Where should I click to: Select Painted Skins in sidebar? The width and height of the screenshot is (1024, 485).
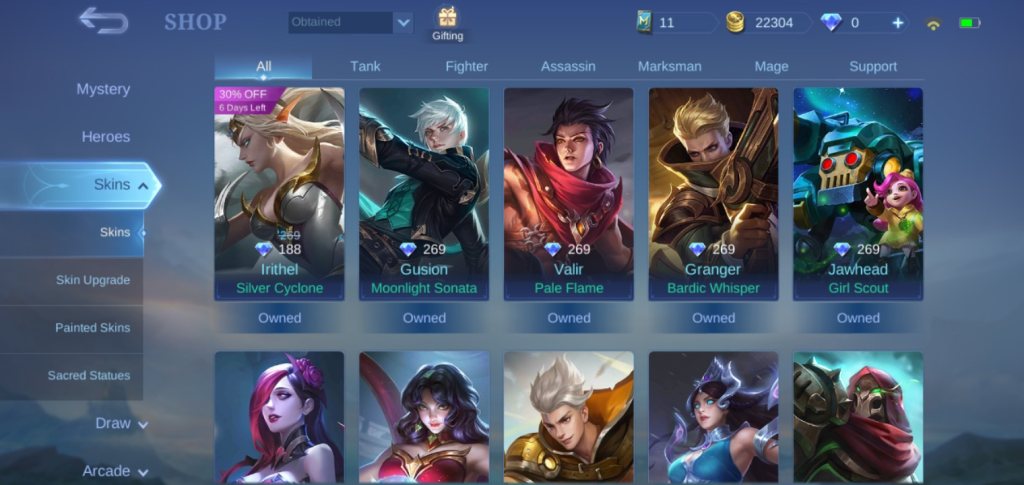(x=93, y=328)
